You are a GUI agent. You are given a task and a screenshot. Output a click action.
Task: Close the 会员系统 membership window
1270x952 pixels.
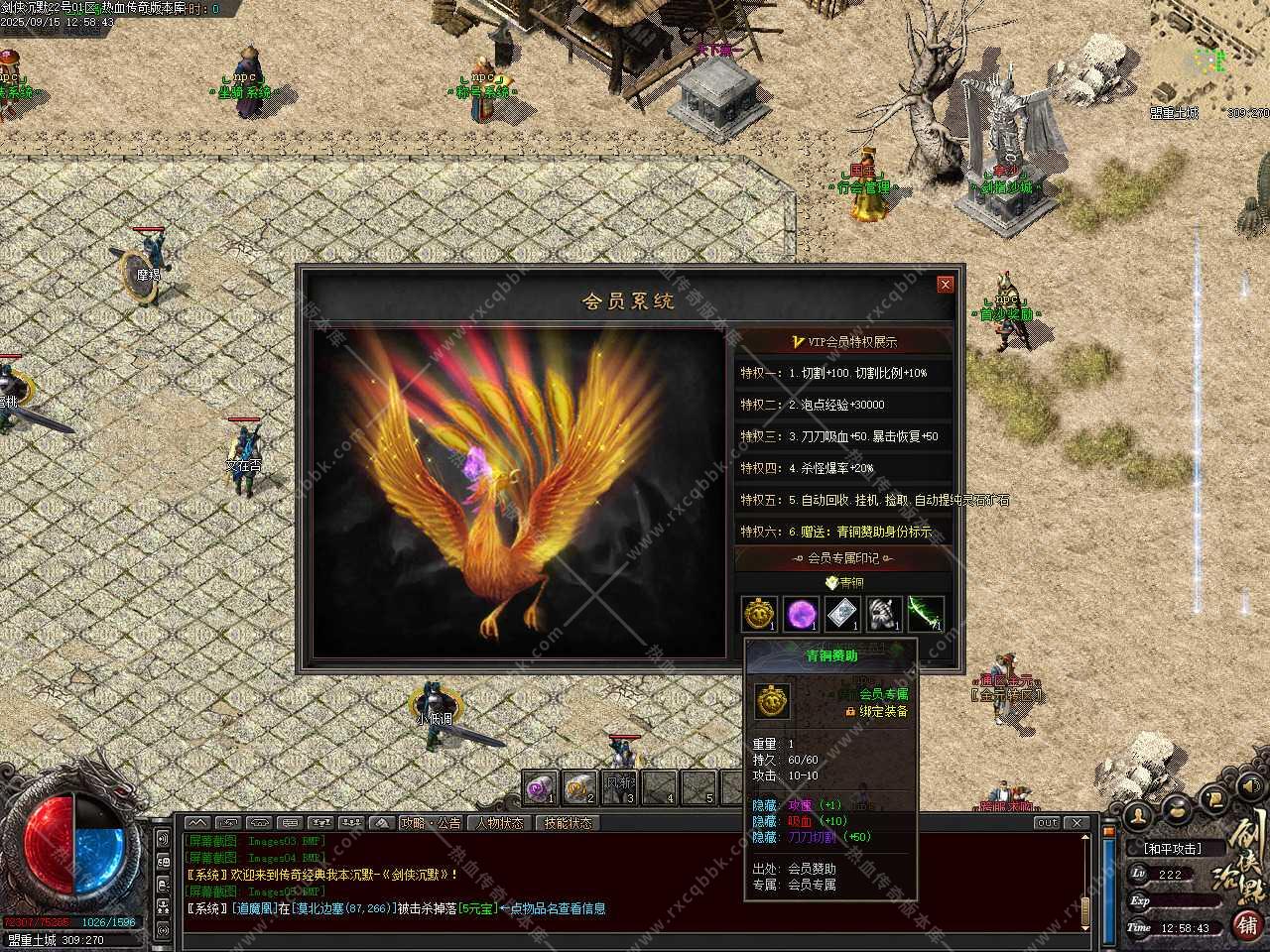945,285
